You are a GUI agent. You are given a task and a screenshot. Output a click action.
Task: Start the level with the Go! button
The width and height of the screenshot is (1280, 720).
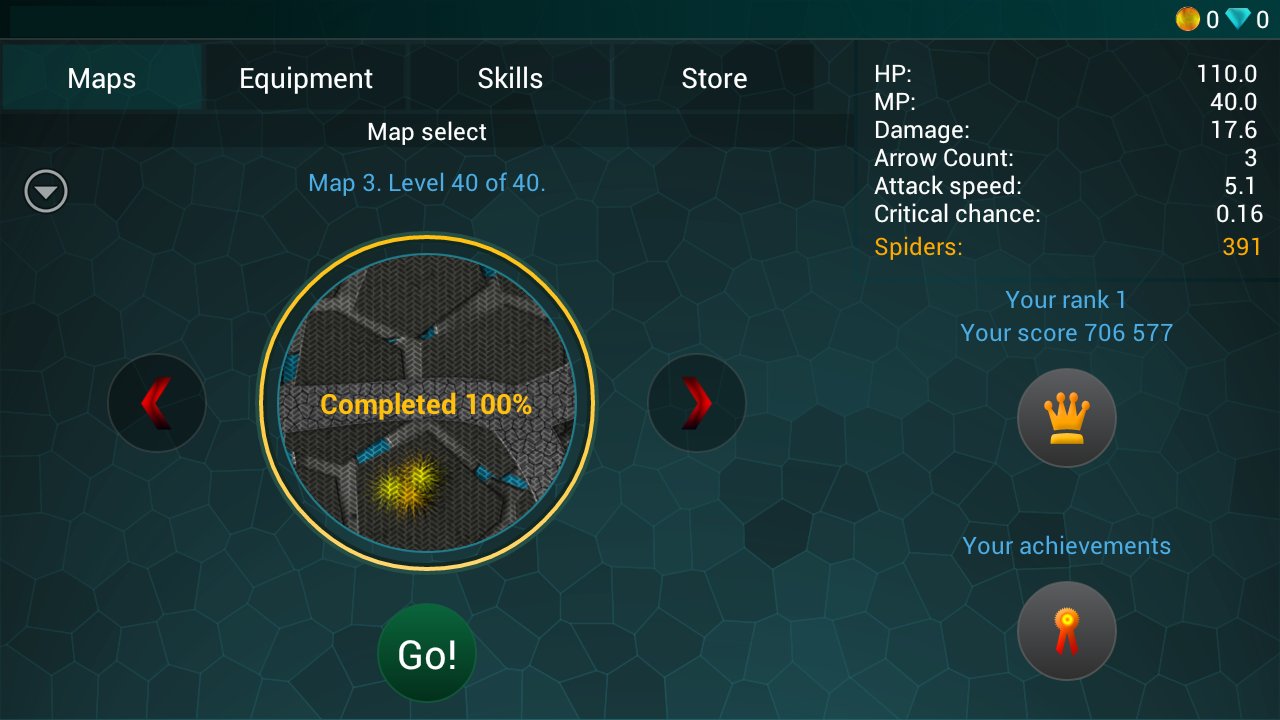(427, 654)
